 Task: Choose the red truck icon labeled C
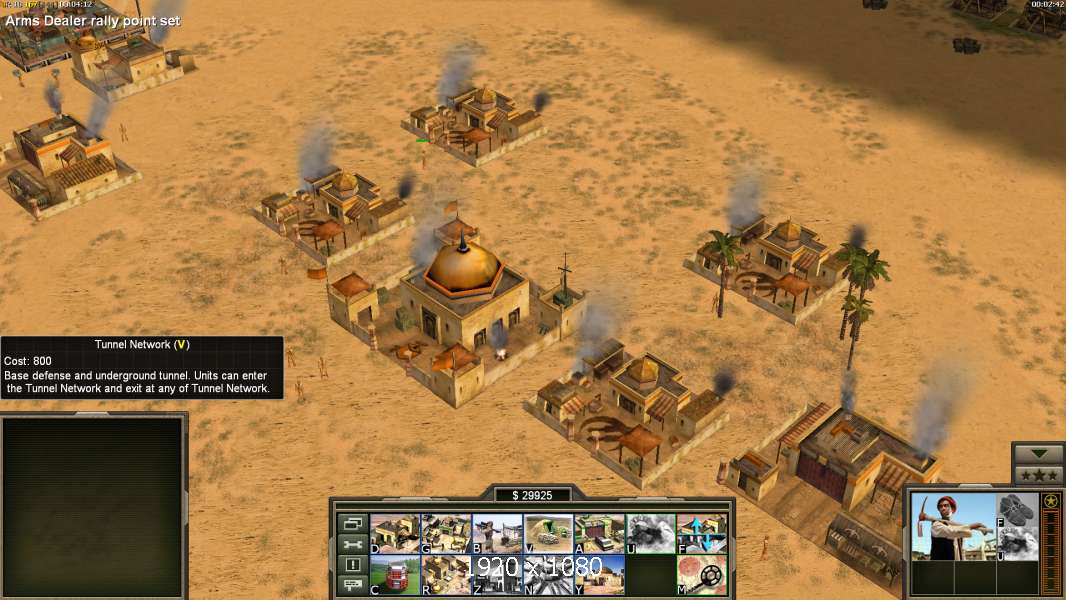pos(395,575)
